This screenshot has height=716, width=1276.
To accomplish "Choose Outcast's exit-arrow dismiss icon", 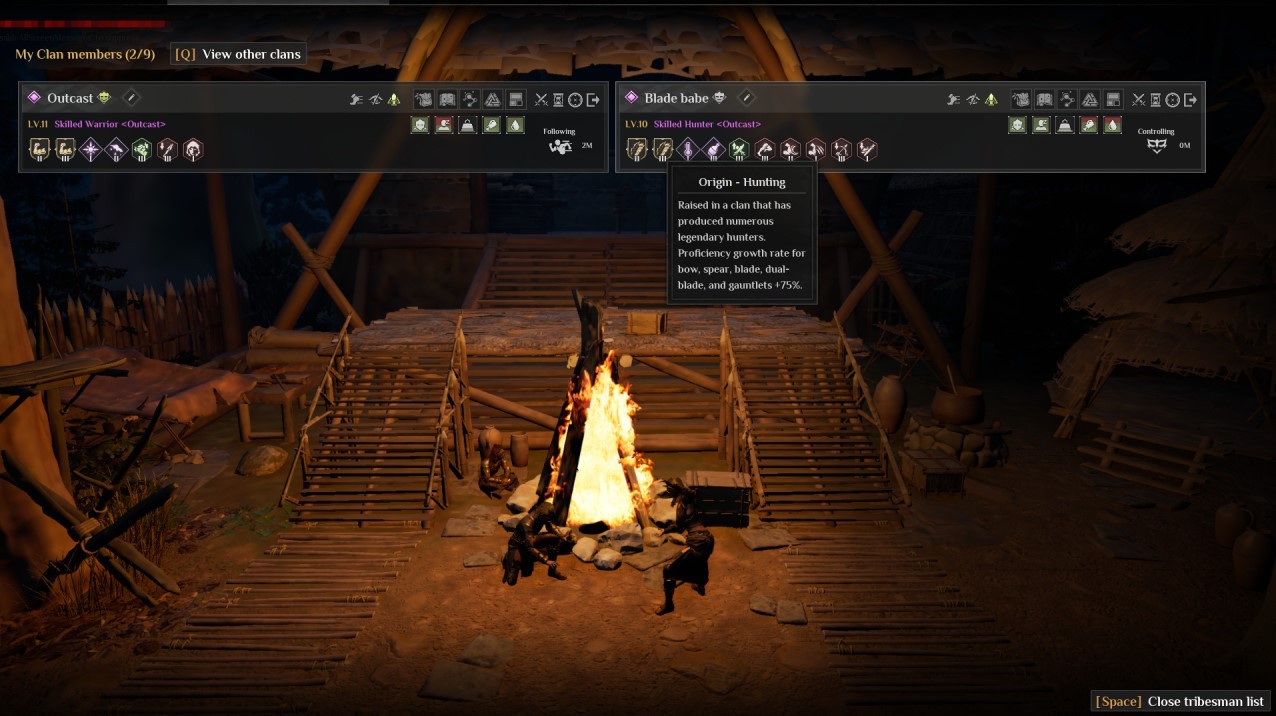I will (x=593, y=99).
